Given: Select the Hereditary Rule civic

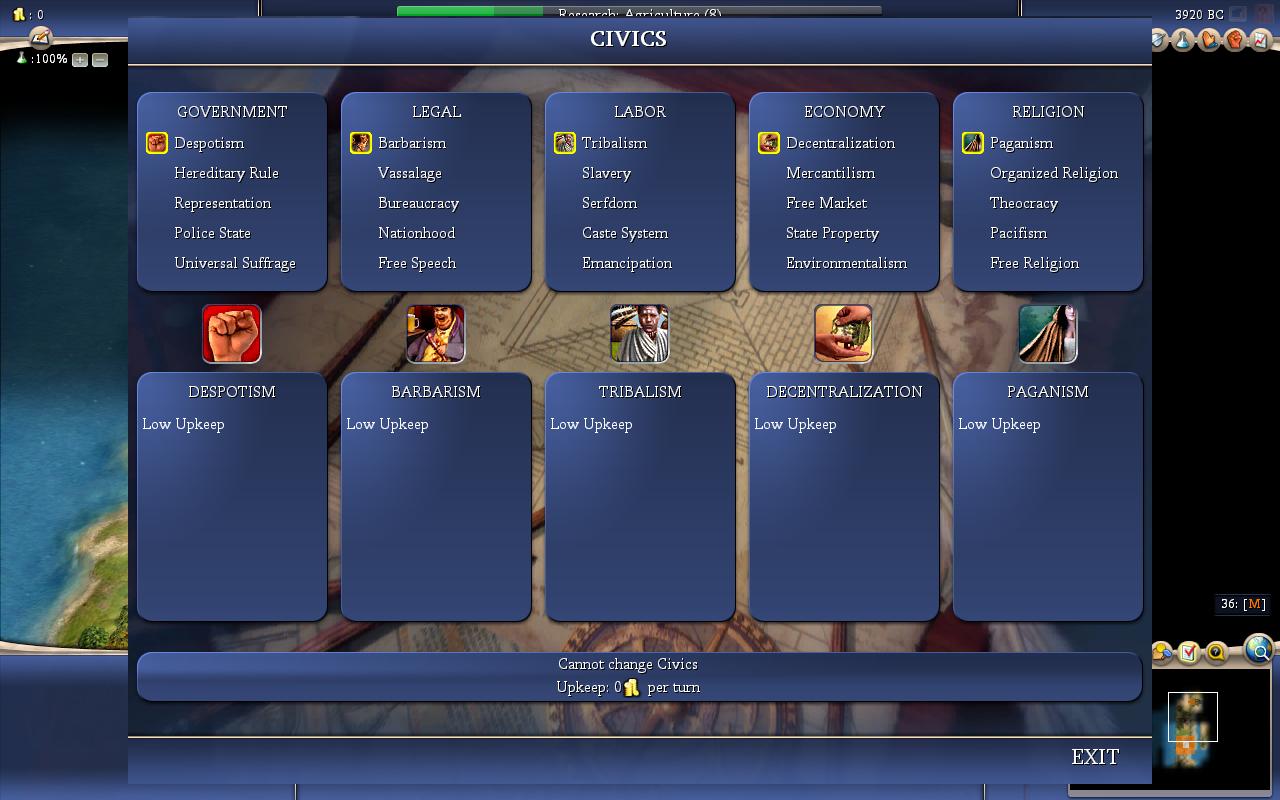Looking at the screenshot, I should [226, 173].
